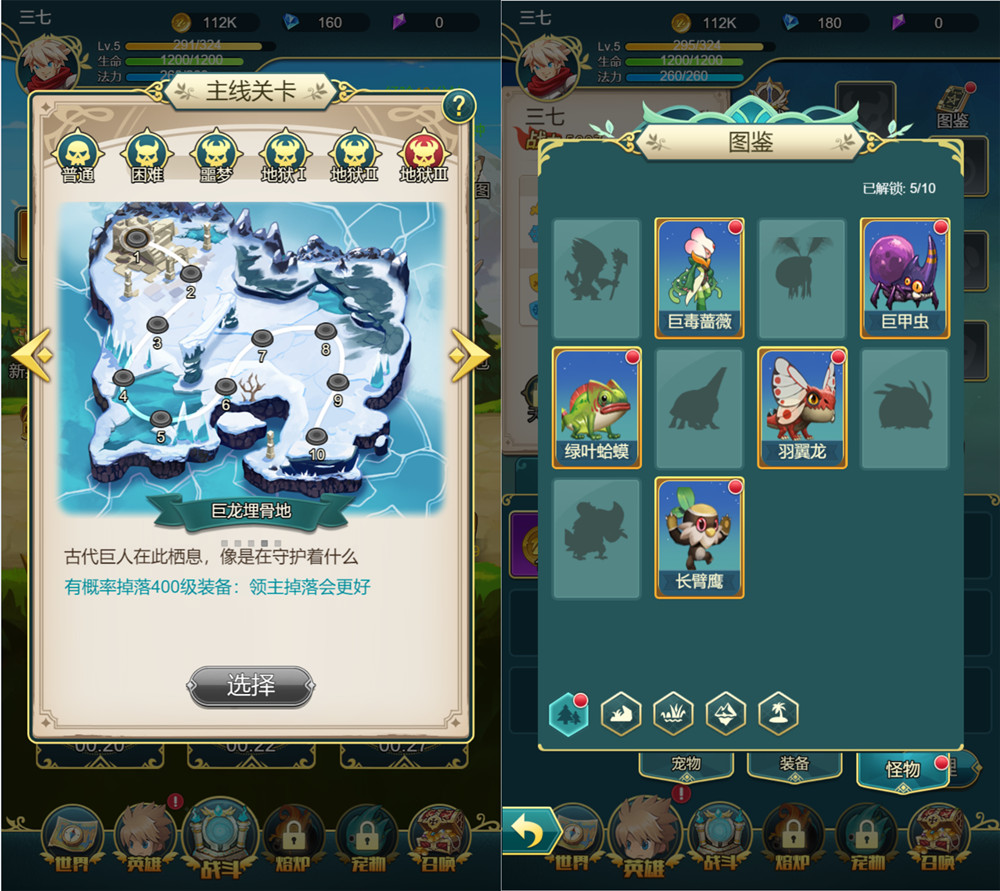Go to the next map with right arrow
This screenshot has width=1000, height=891.
(468, 355)
